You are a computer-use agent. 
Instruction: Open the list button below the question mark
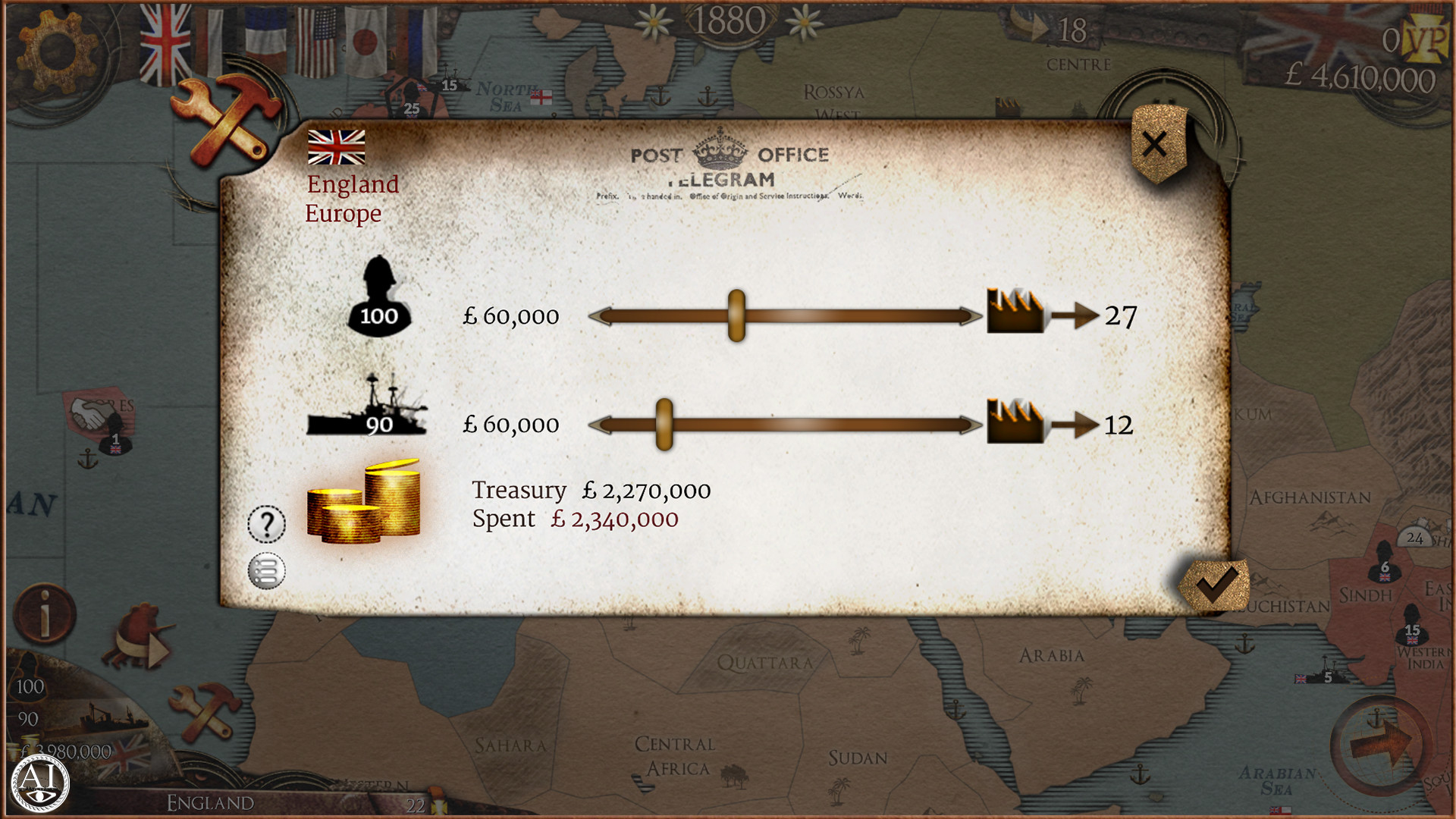click(267, 570)
